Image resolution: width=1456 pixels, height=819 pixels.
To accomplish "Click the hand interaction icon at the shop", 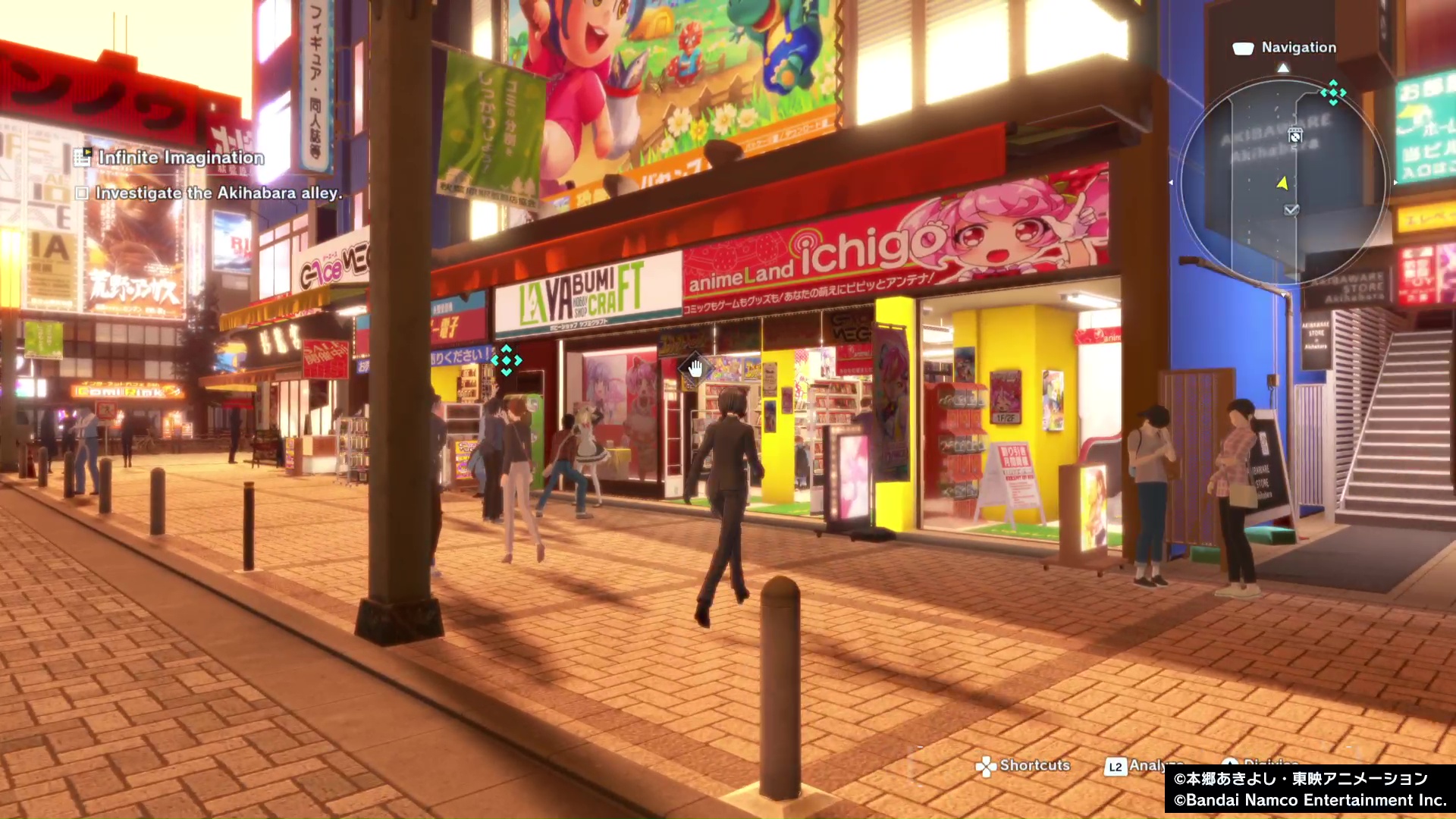I will coord(695,369).
